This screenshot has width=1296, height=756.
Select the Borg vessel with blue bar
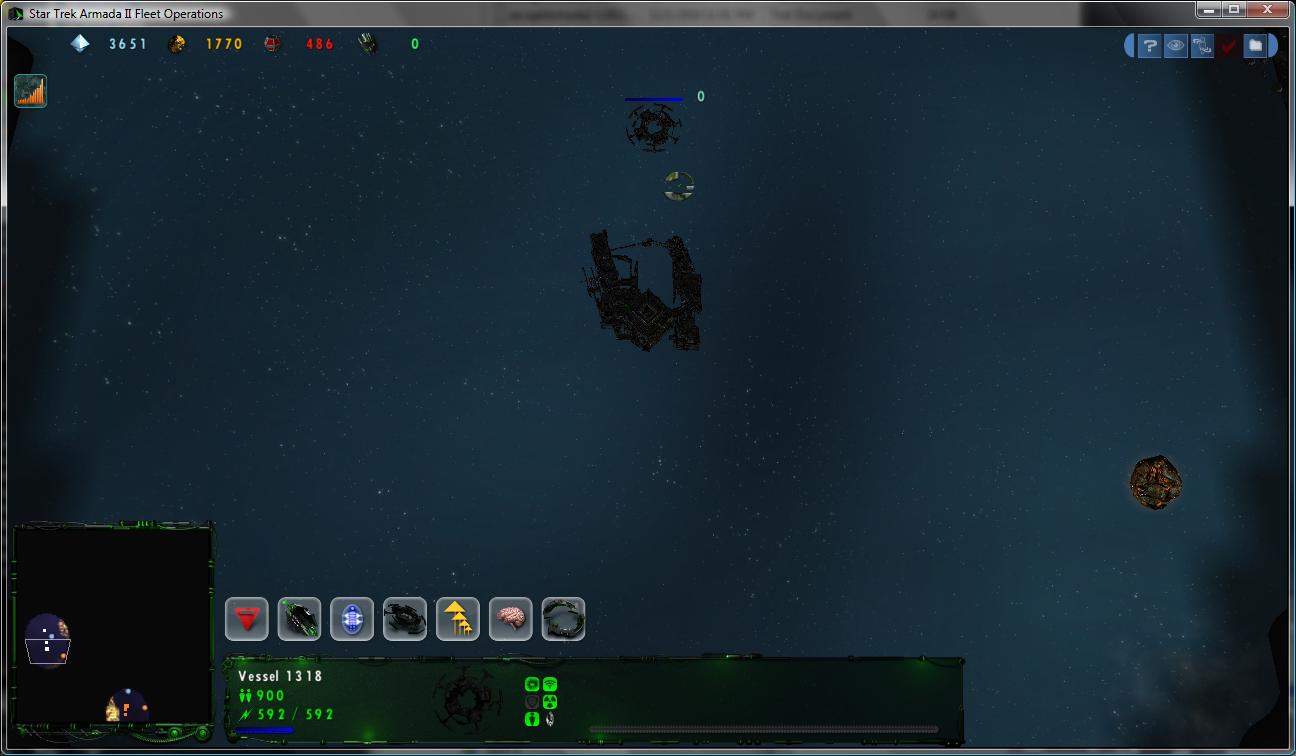653,127
